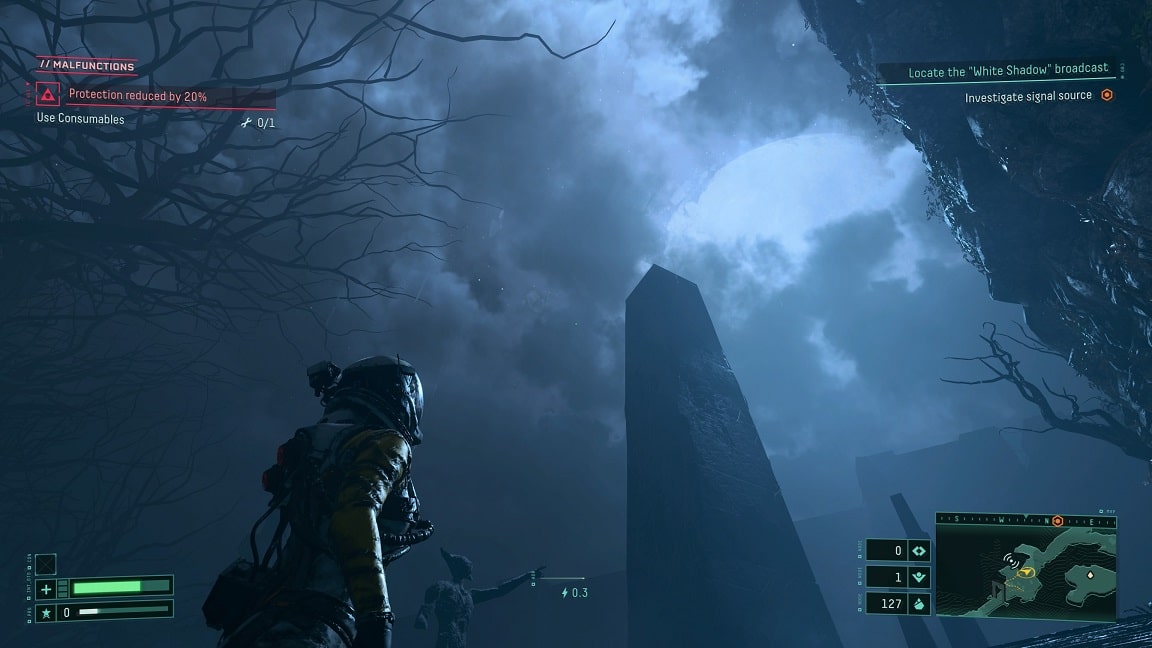Image resolution: width=1152 pixels, height=648 pixels.
Task: Click the obolite resource icon showing 127
Action: pyautogui.click(x=919, y=604)
